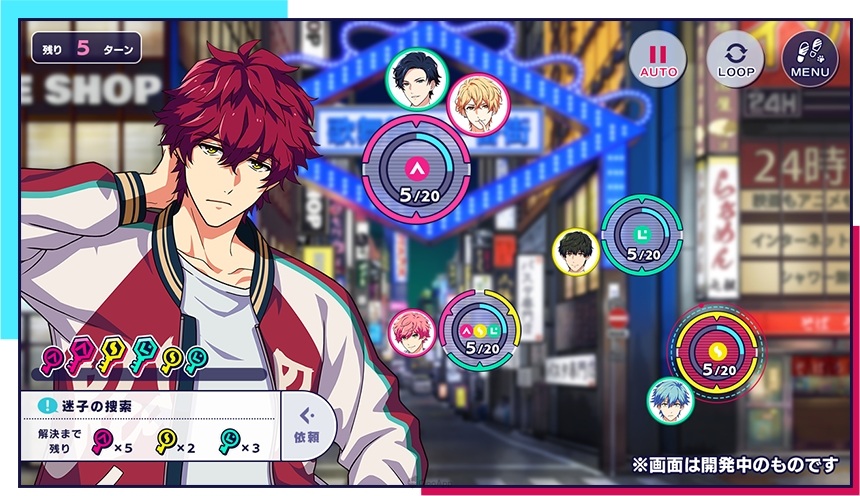Select the yellow-bordered black-haired character portrait

coord(576,252)
